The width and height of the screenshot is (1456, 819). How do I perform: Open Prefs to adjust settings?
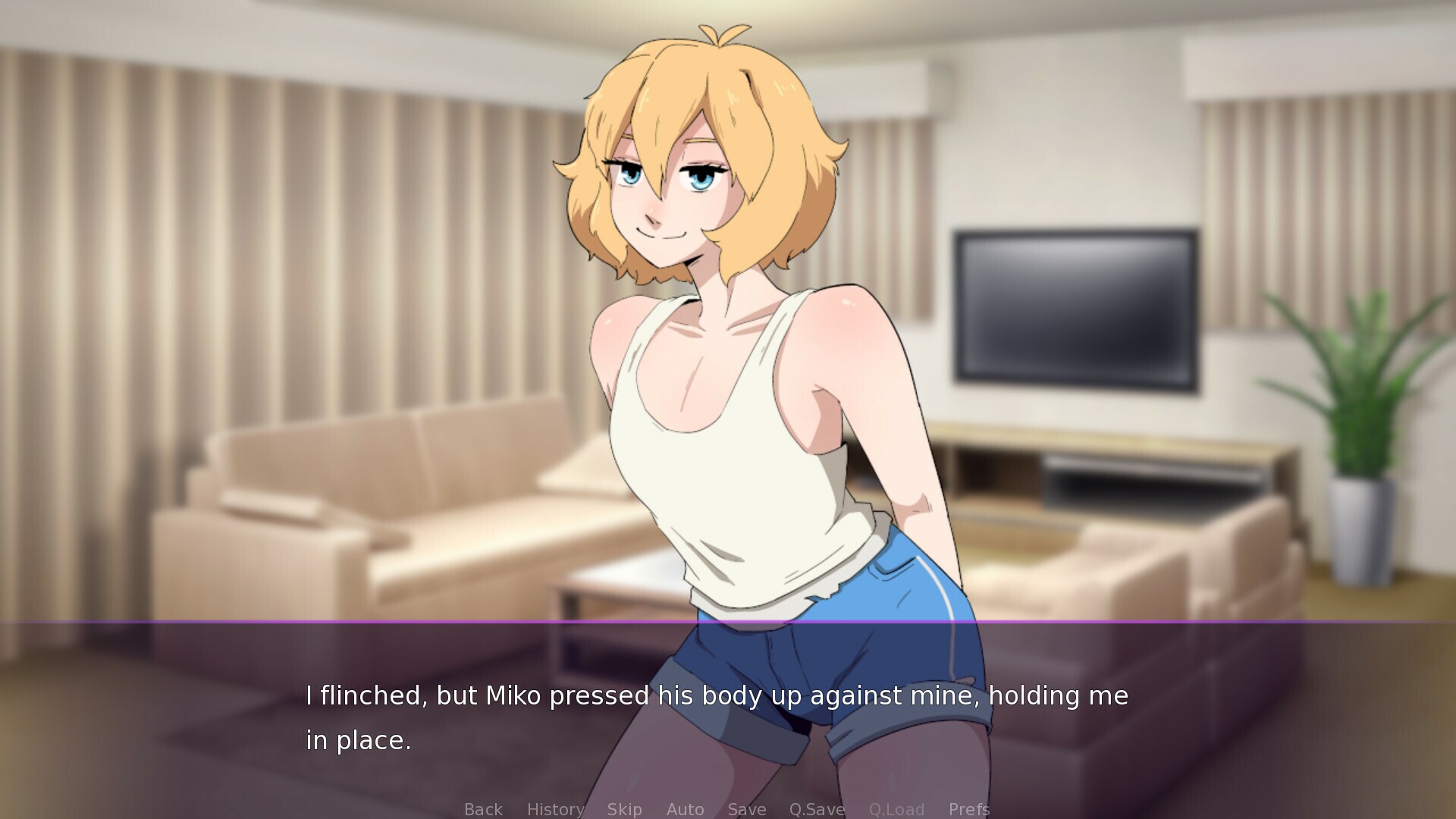click(x=968, y=809)
